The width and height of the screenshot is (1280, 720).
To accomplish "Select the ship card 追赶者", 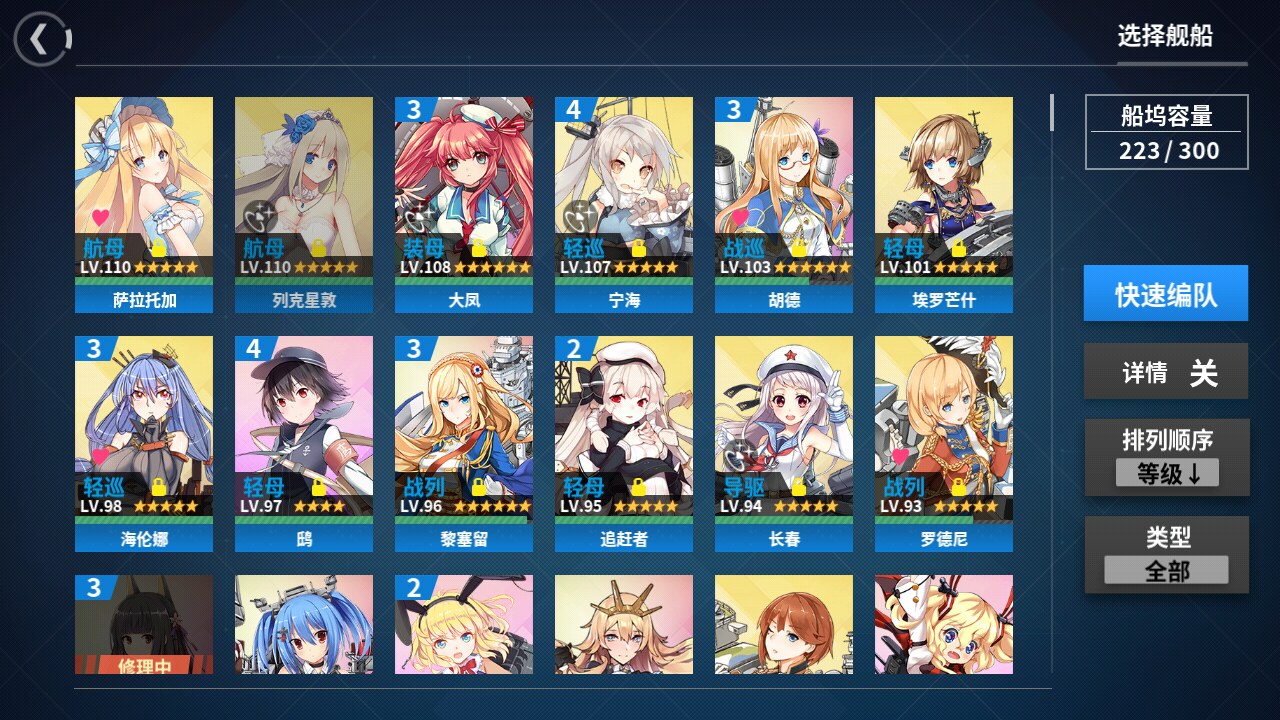I will pyautogui.click(x=624, y=443).
